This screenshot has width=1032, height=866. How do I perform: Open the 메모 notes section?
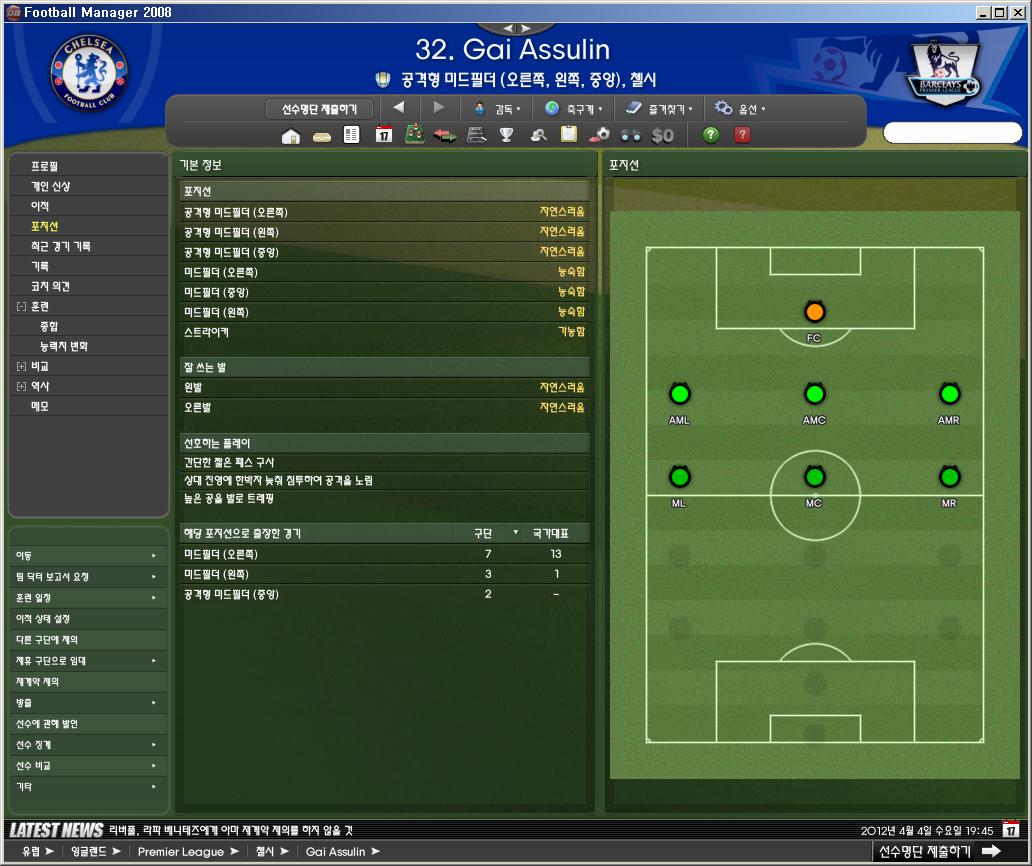pos(40,406)
